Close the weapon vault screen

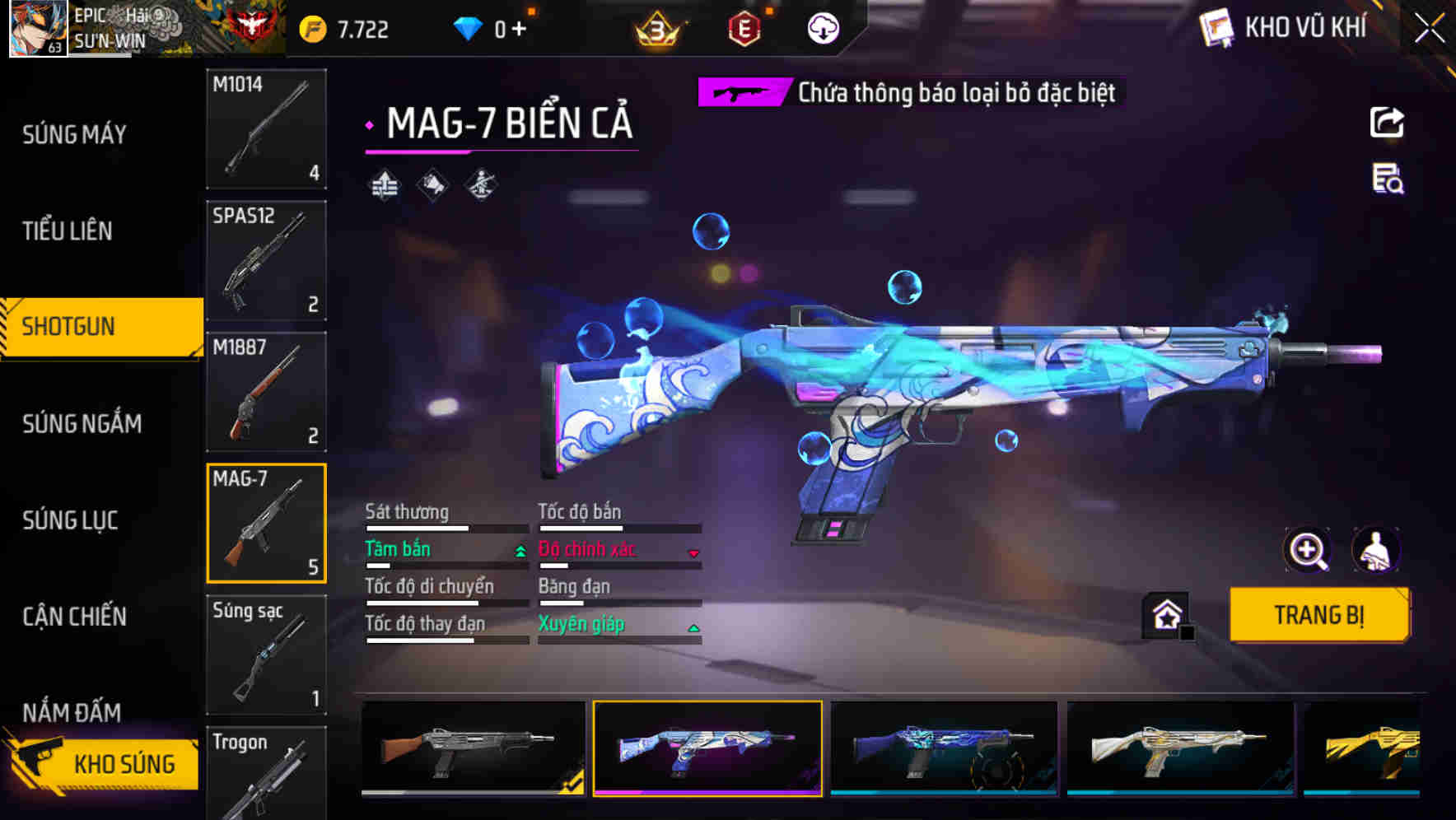point(1429,29)
